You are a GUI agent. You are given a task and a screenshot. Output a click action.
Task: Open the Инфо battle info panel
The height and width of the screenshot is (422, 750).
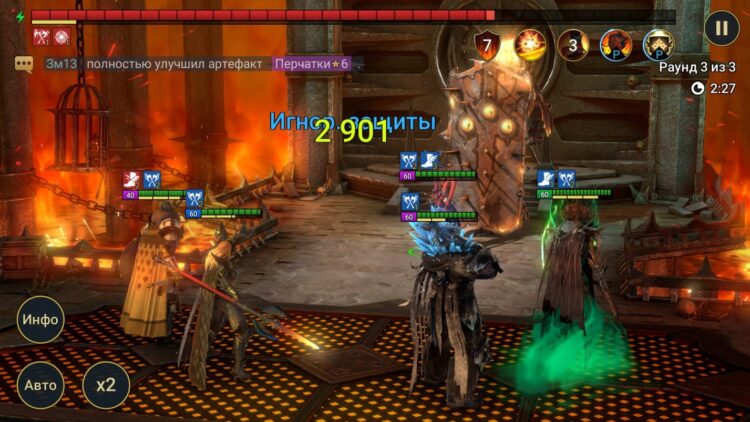pyautogui.click(x=40, y=320)
